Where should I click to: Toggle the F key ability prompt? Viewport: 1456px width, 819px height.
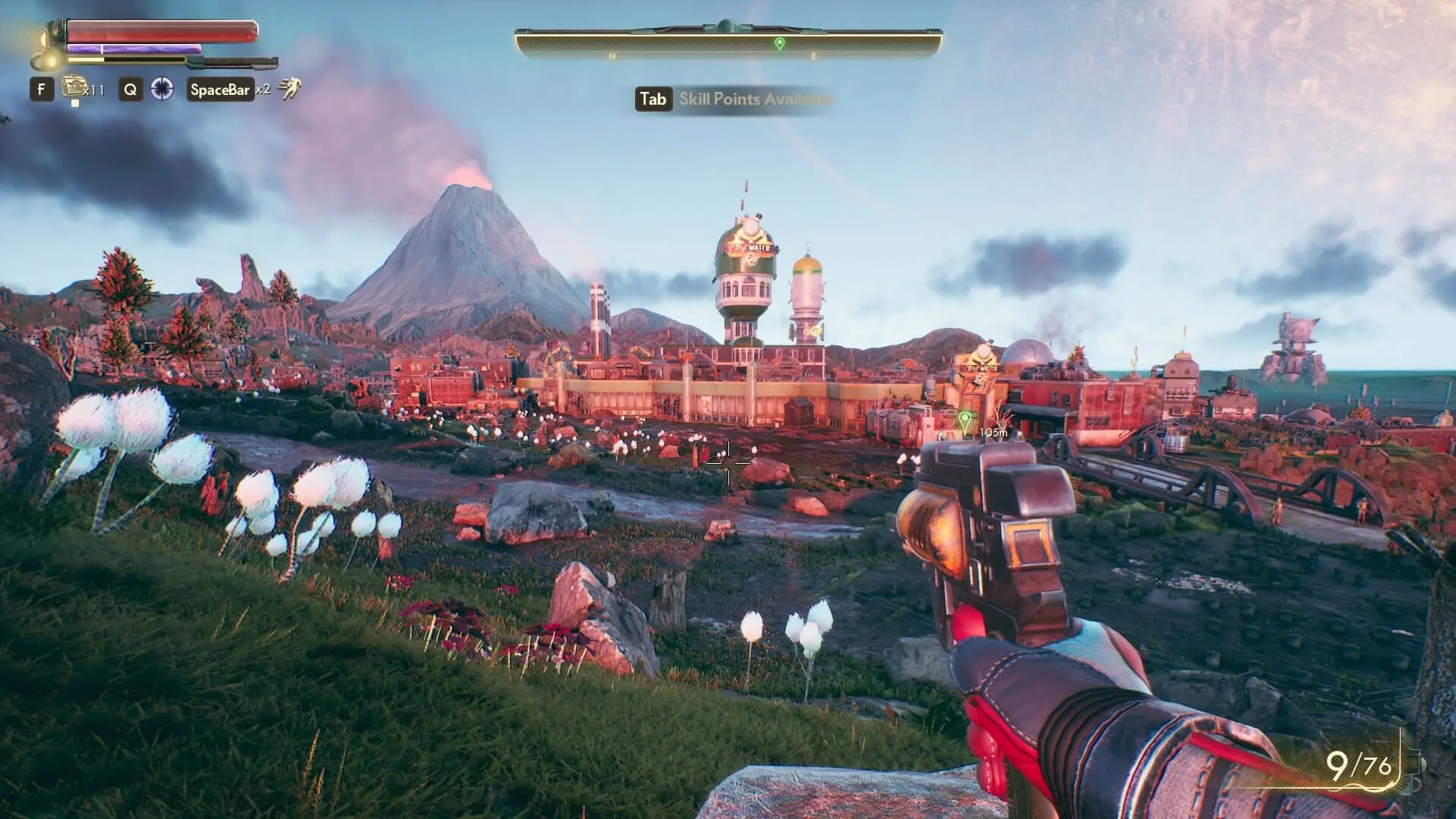pyautogui.click(x=41, y=89)
